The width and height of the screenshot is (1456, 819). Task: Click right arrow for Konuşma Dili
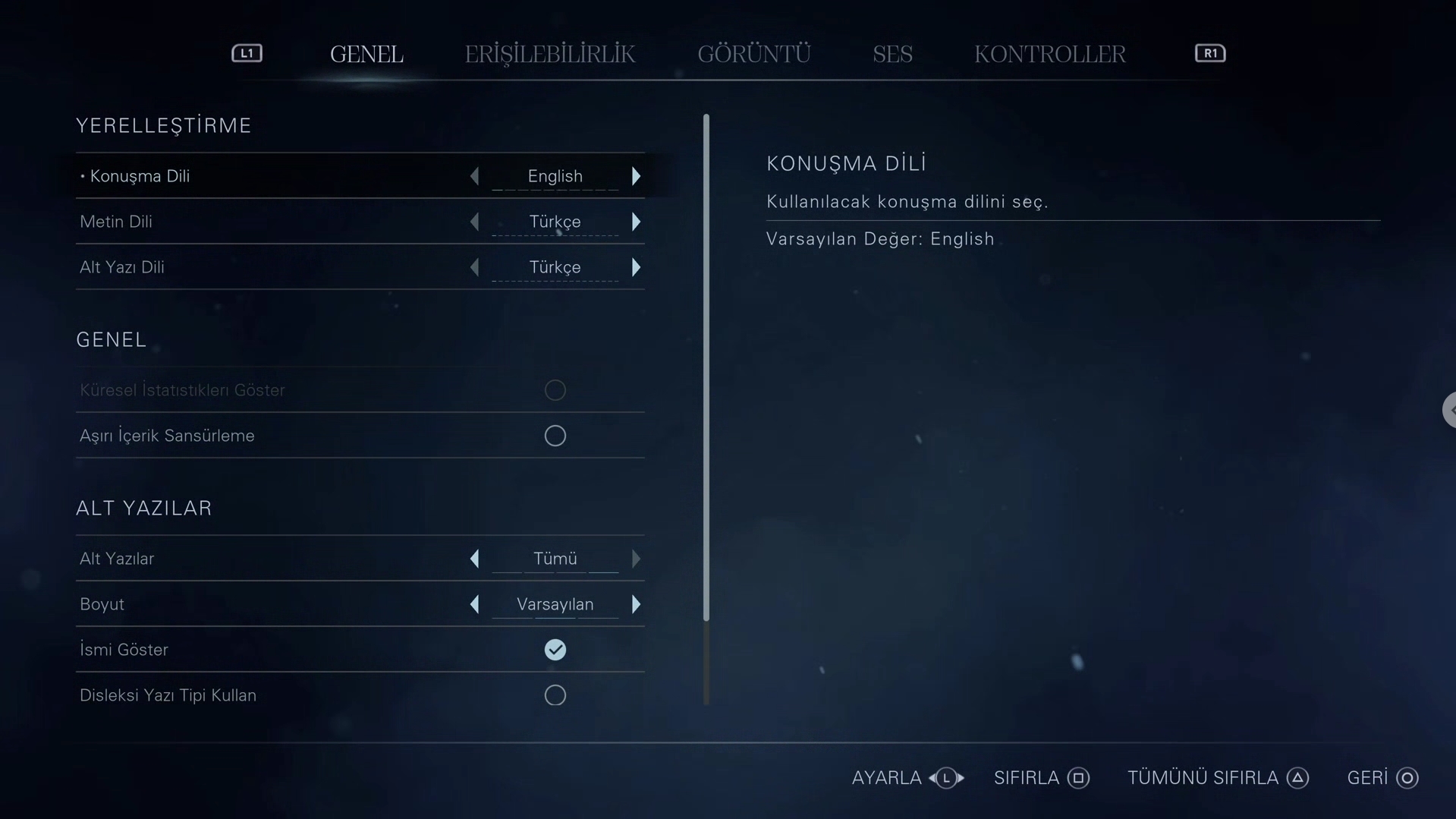click(636, 176)
